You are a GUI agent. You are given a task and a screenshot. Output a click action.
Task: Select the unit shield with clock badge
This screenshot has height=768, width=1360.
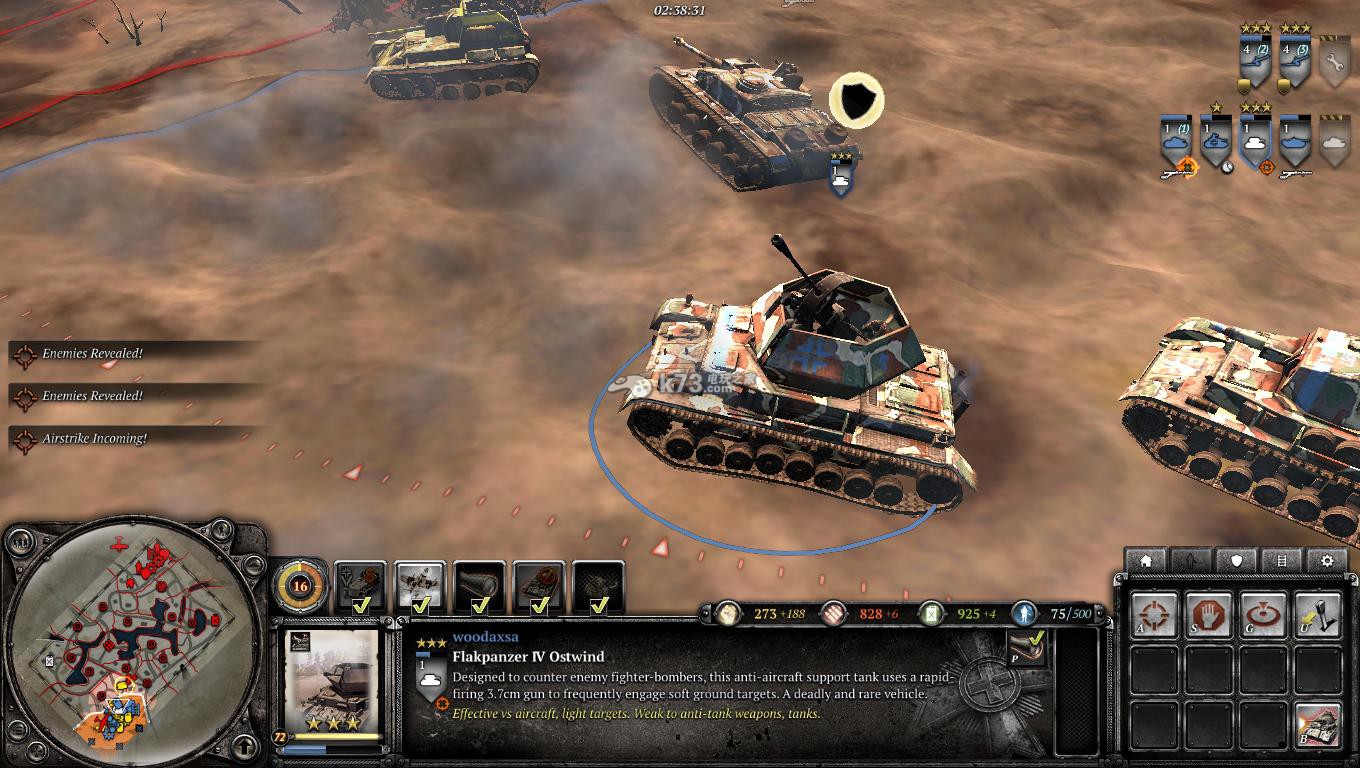[1216, 143]
